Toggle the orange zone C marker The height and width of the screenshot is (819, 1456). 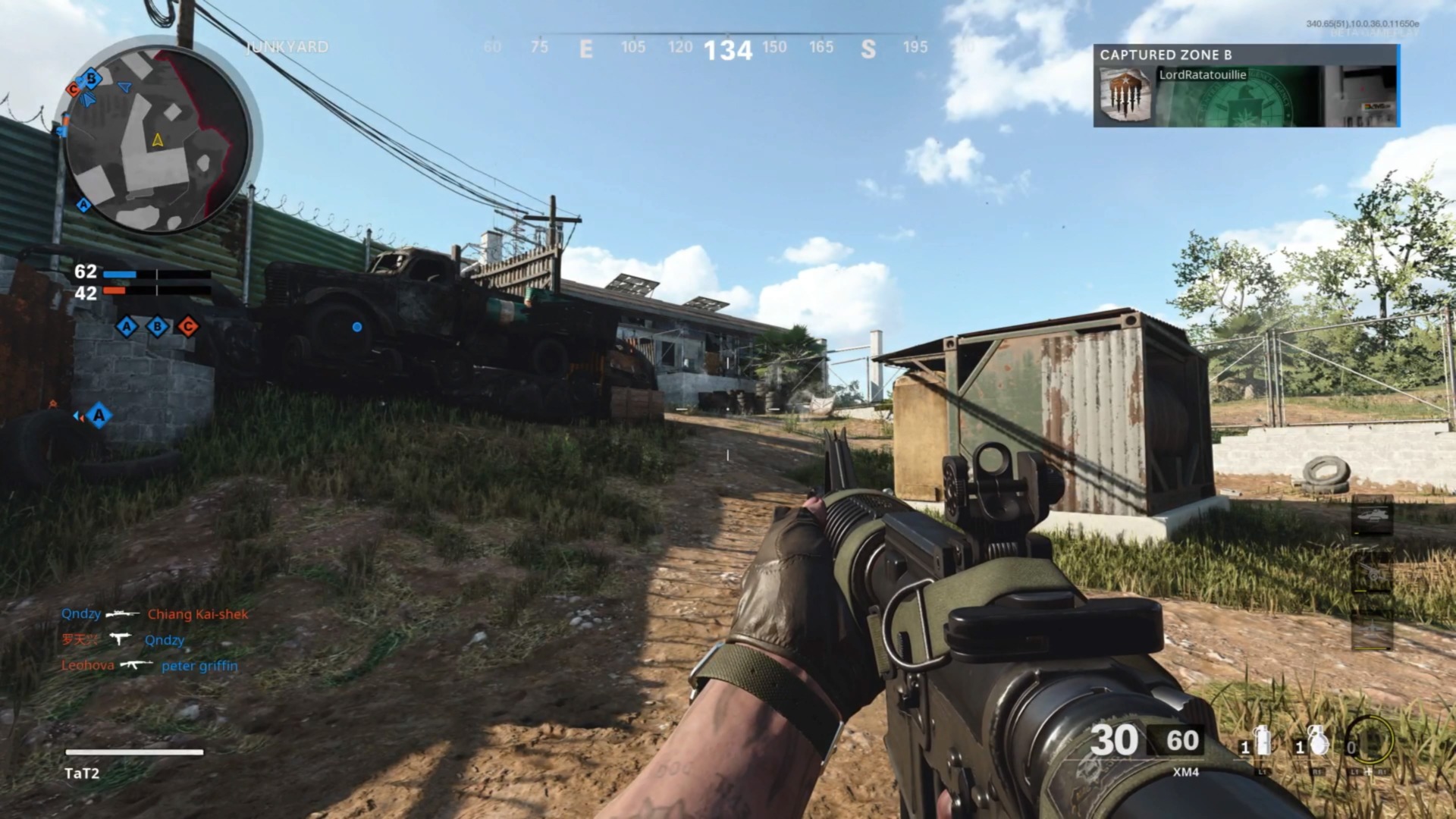click(188, 327)
